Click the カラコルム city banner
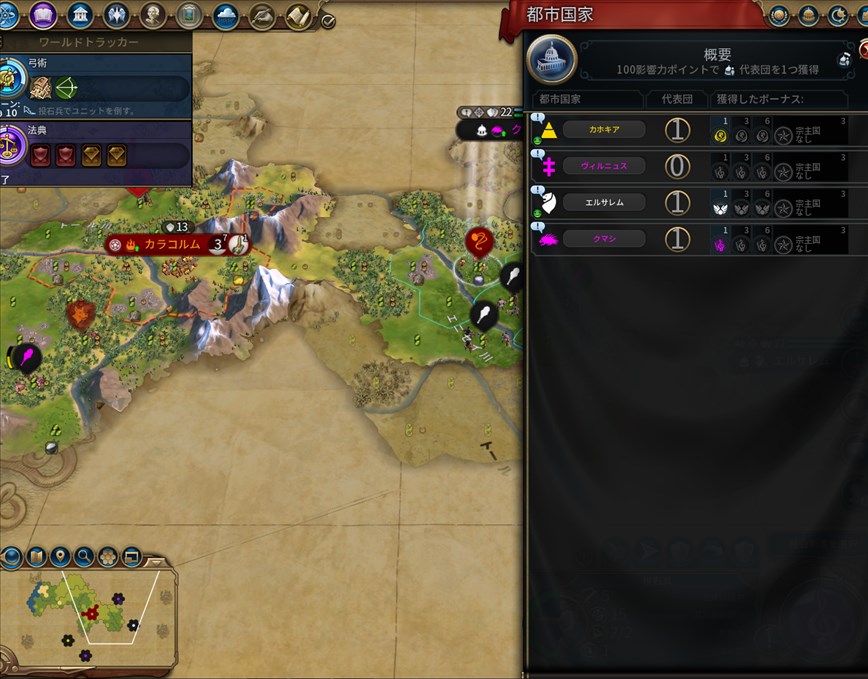The image size is (868, 679). (172, 243)
